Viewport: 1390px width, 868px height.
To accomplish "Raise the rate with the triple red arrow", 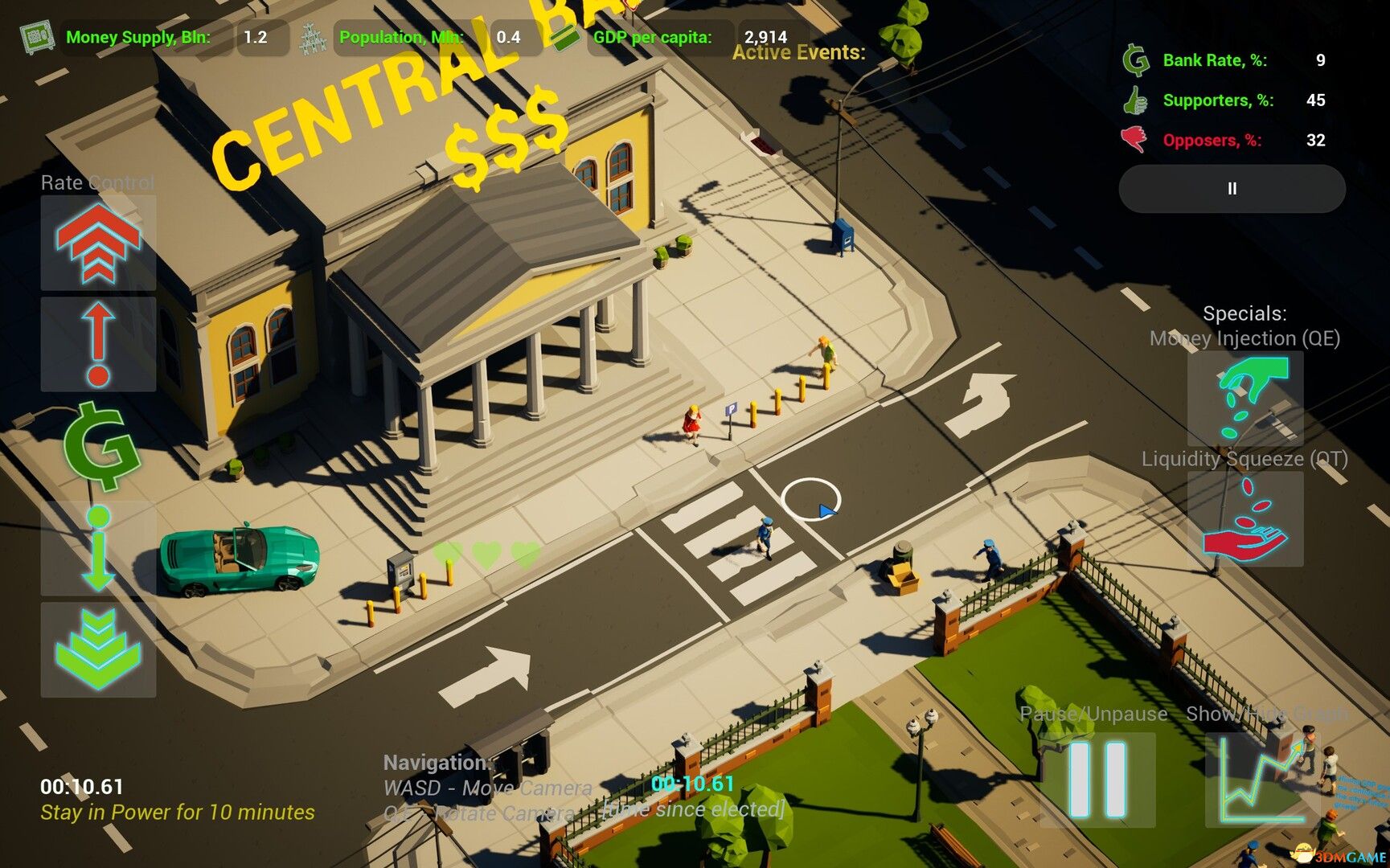I will (x=98, y=242).
